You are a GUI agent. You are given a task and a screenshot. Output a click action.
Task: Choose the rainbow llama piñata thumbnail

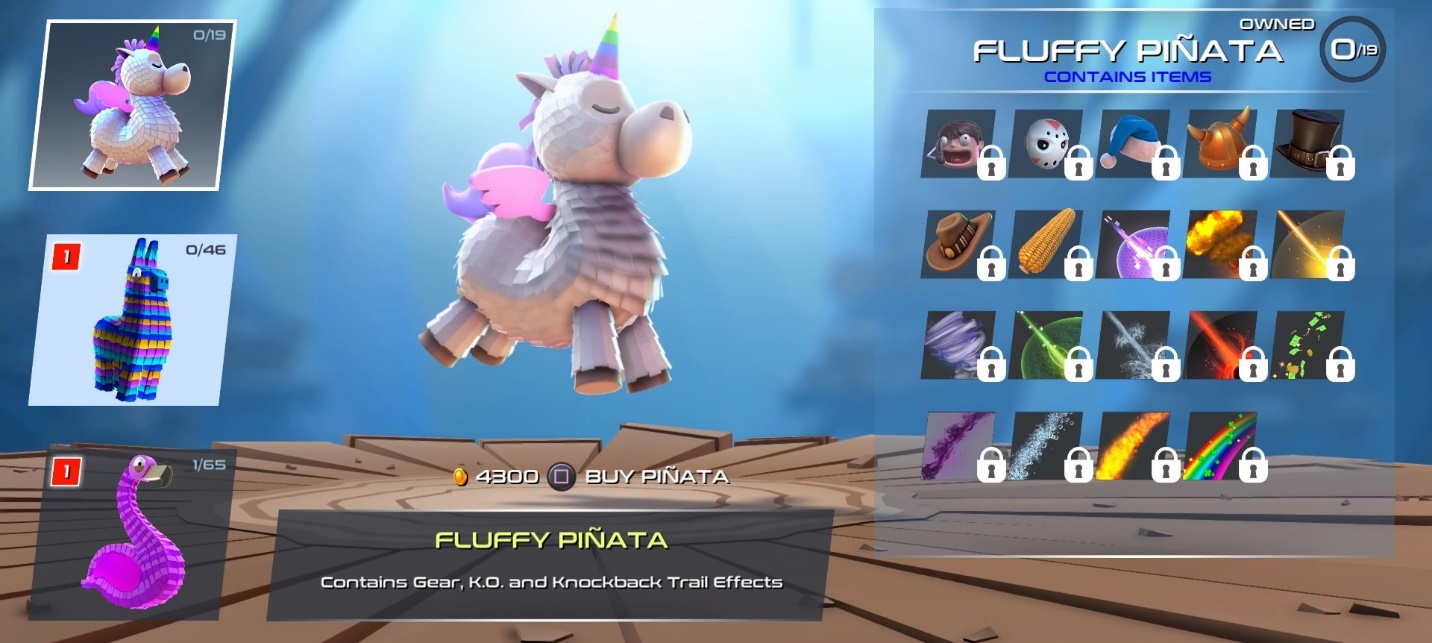coord(133,319)
